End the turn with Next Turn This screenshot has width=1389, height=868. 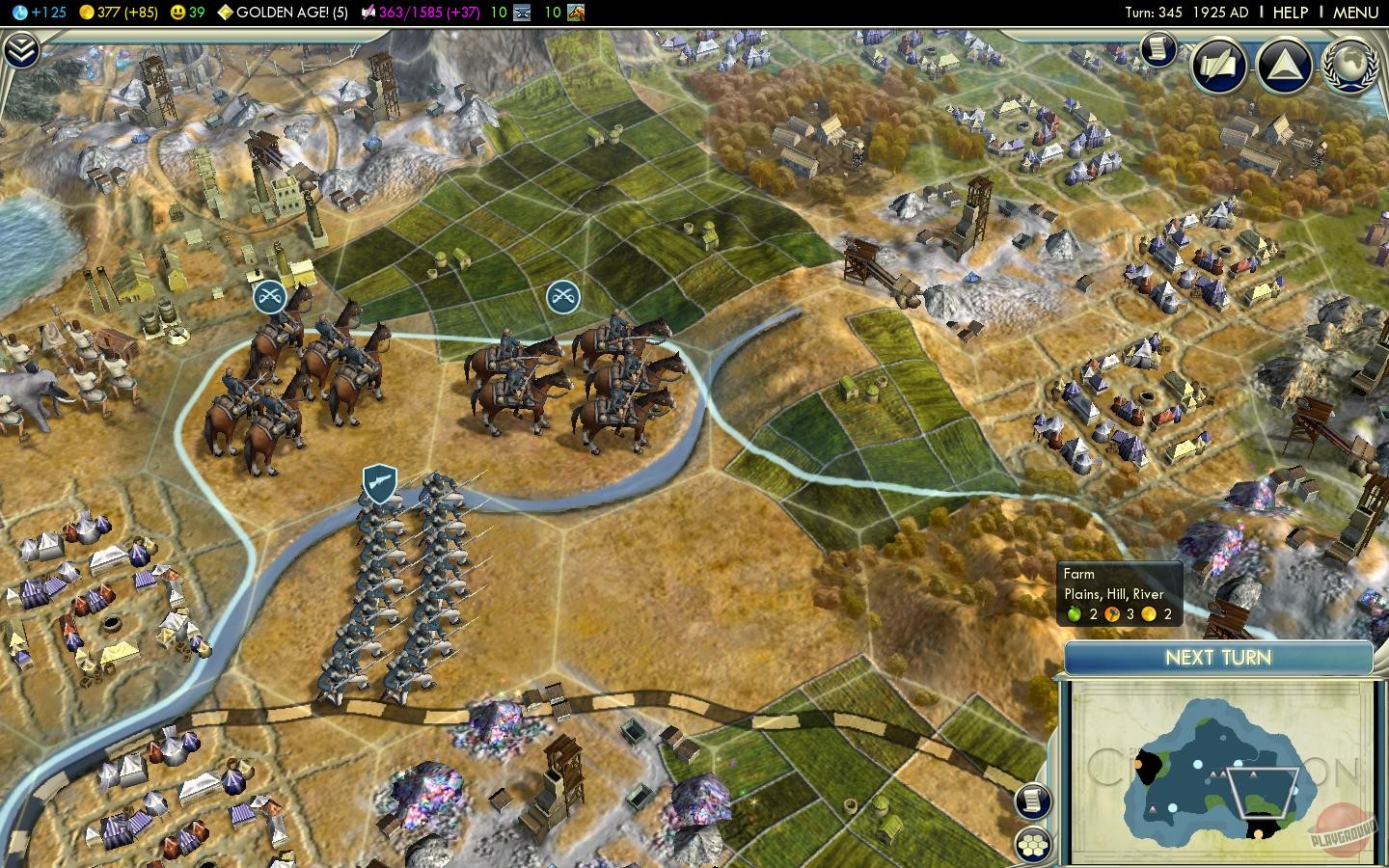click(1218, 658)
